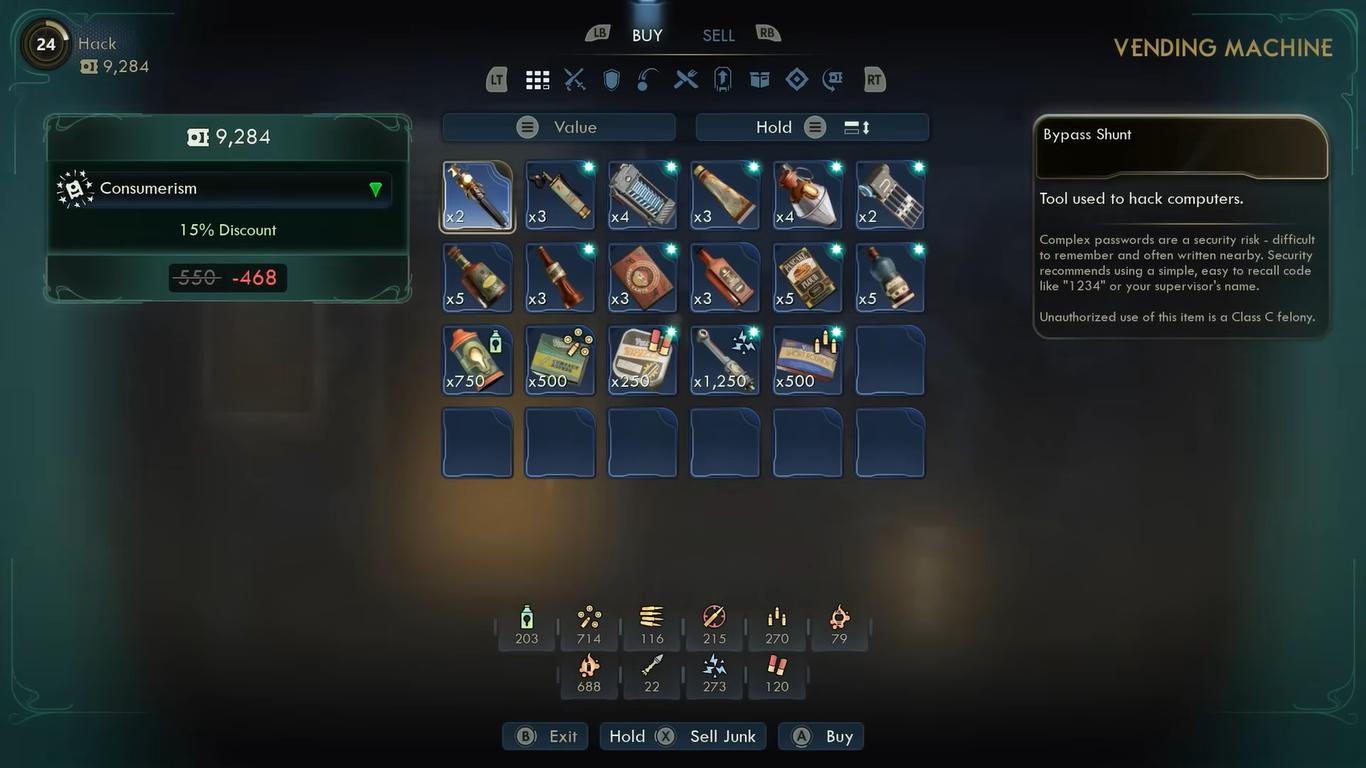Sell all junk items

pyautogui.click(x=684, y=736)
